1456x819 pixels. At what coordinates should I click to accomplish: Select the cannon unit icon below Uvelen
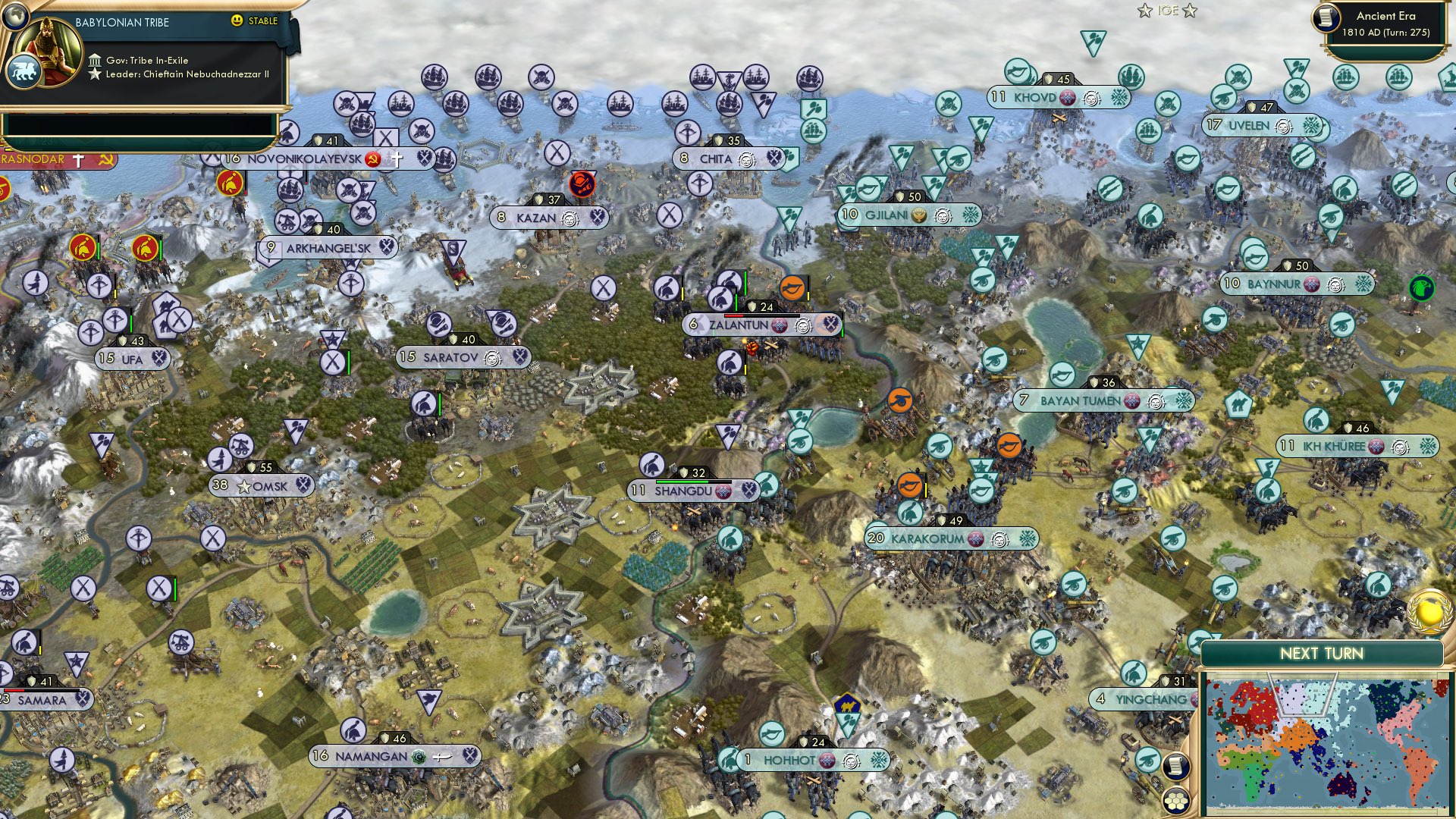(x=1332, y=216)
